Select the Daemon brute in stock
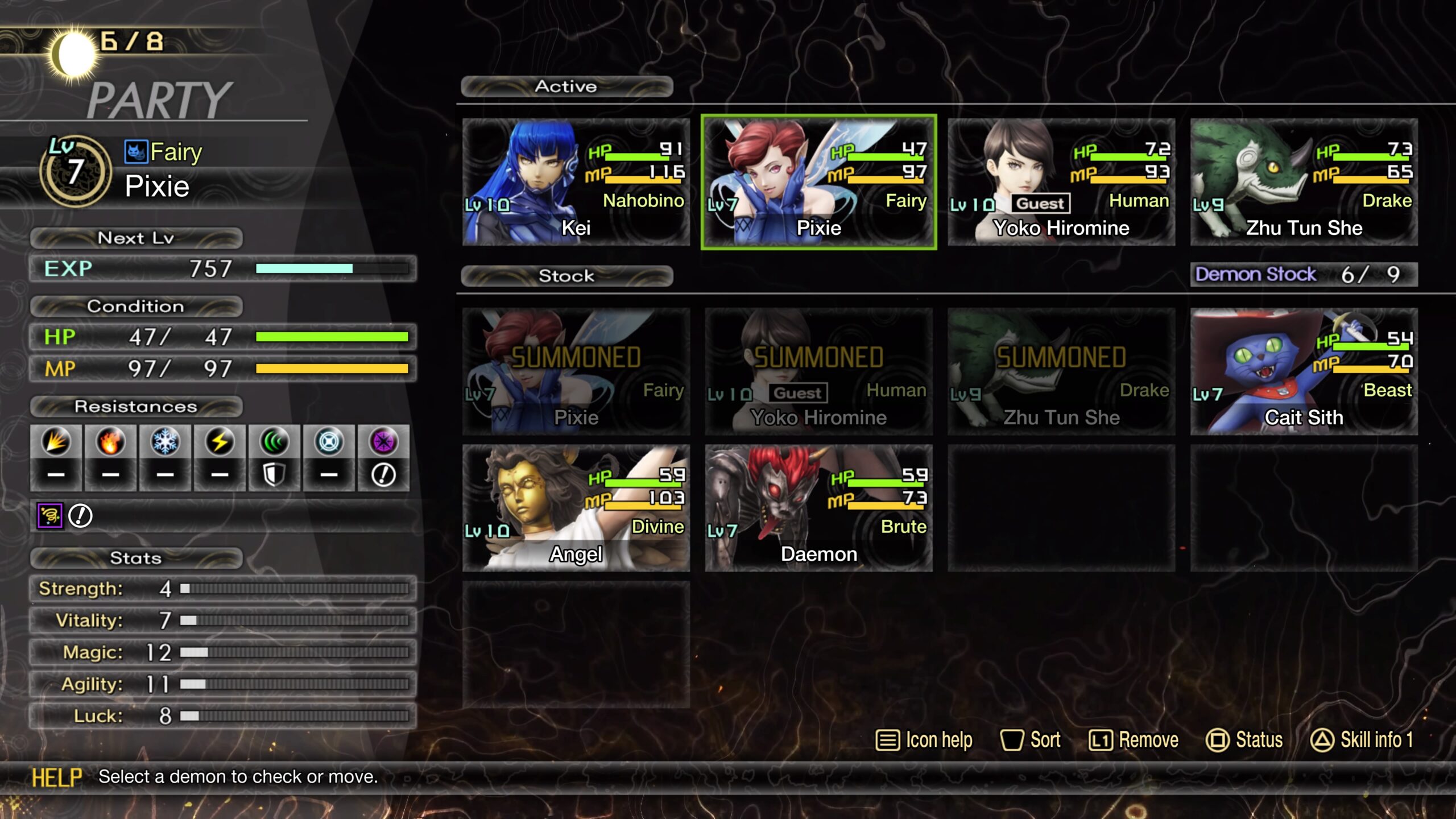1456x819 pixels. click(x=818, y=508)
